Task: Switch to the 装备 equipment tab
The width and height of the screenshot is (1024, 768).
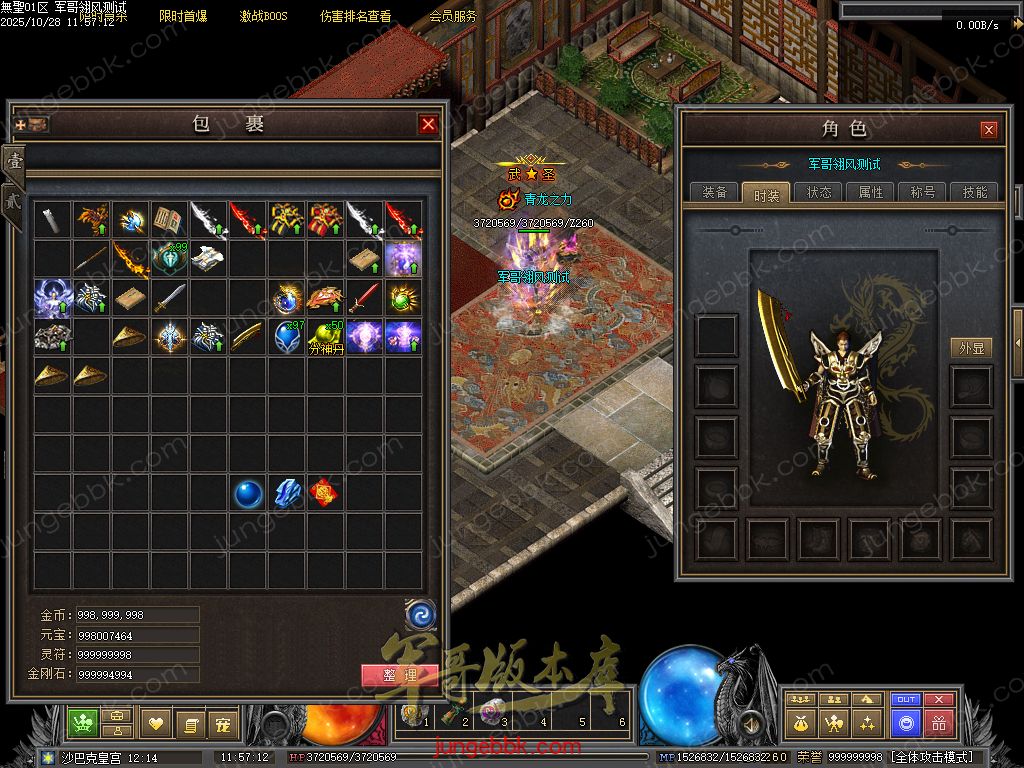Action: pos(715,192)
